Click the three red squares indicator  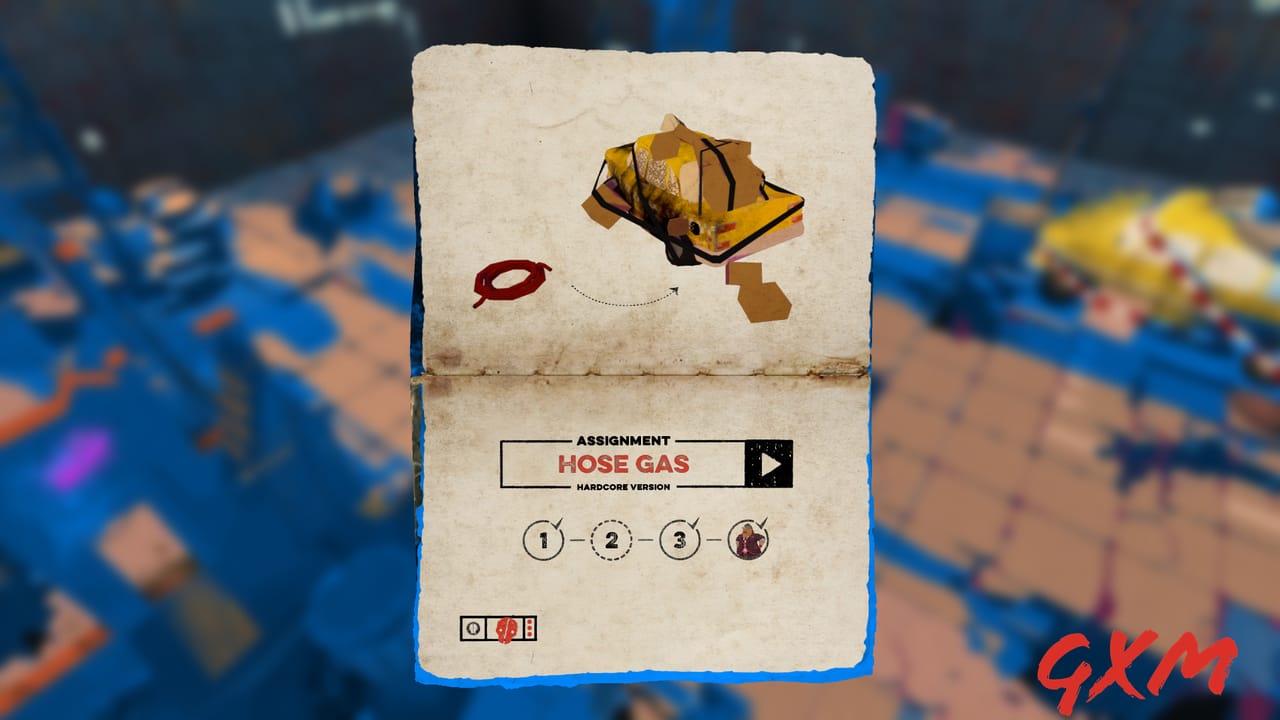529,628
